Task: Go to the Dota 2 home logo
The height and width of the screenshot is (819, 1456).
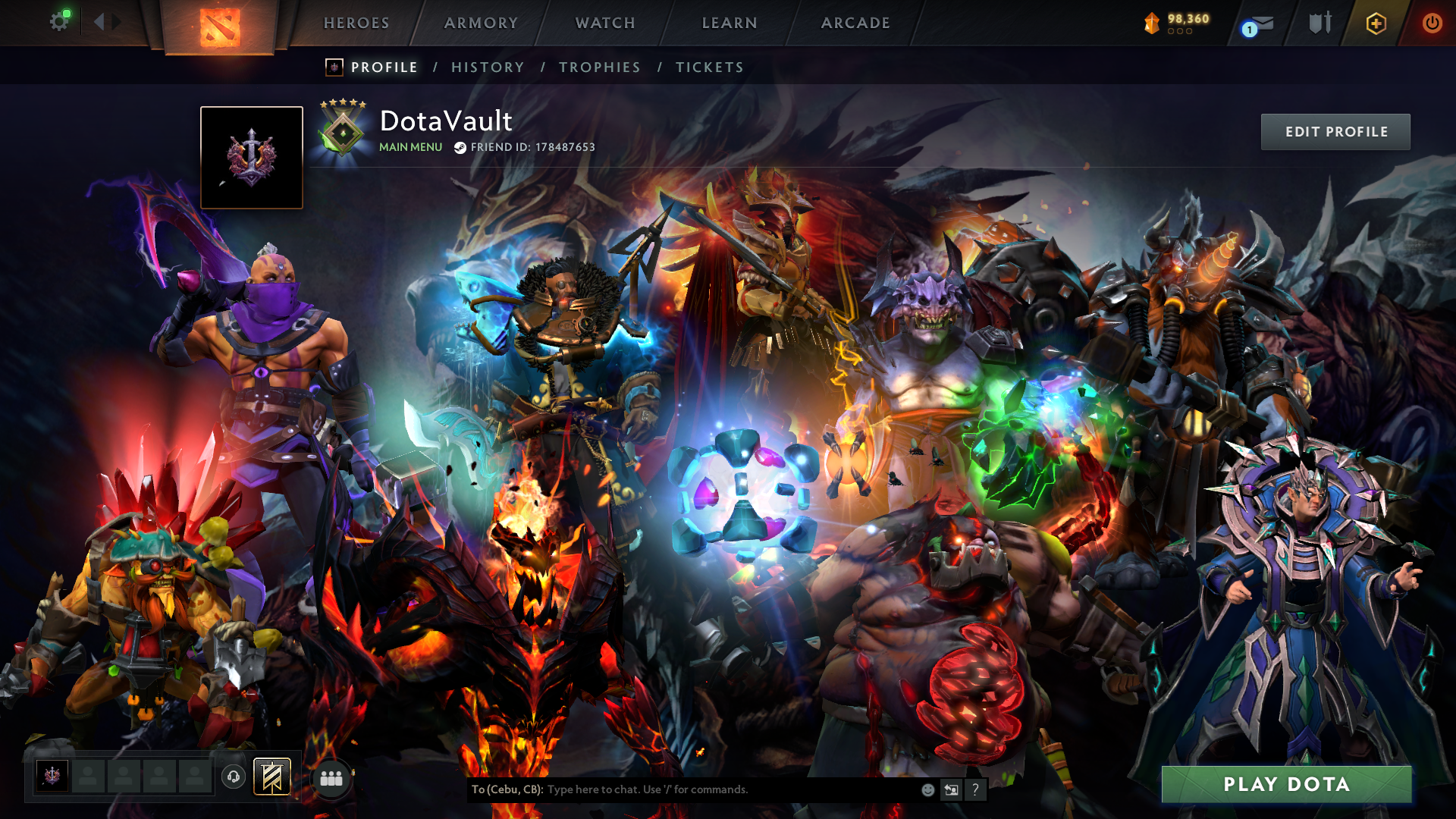Action: pyautogui.click(x=220, y=27)
